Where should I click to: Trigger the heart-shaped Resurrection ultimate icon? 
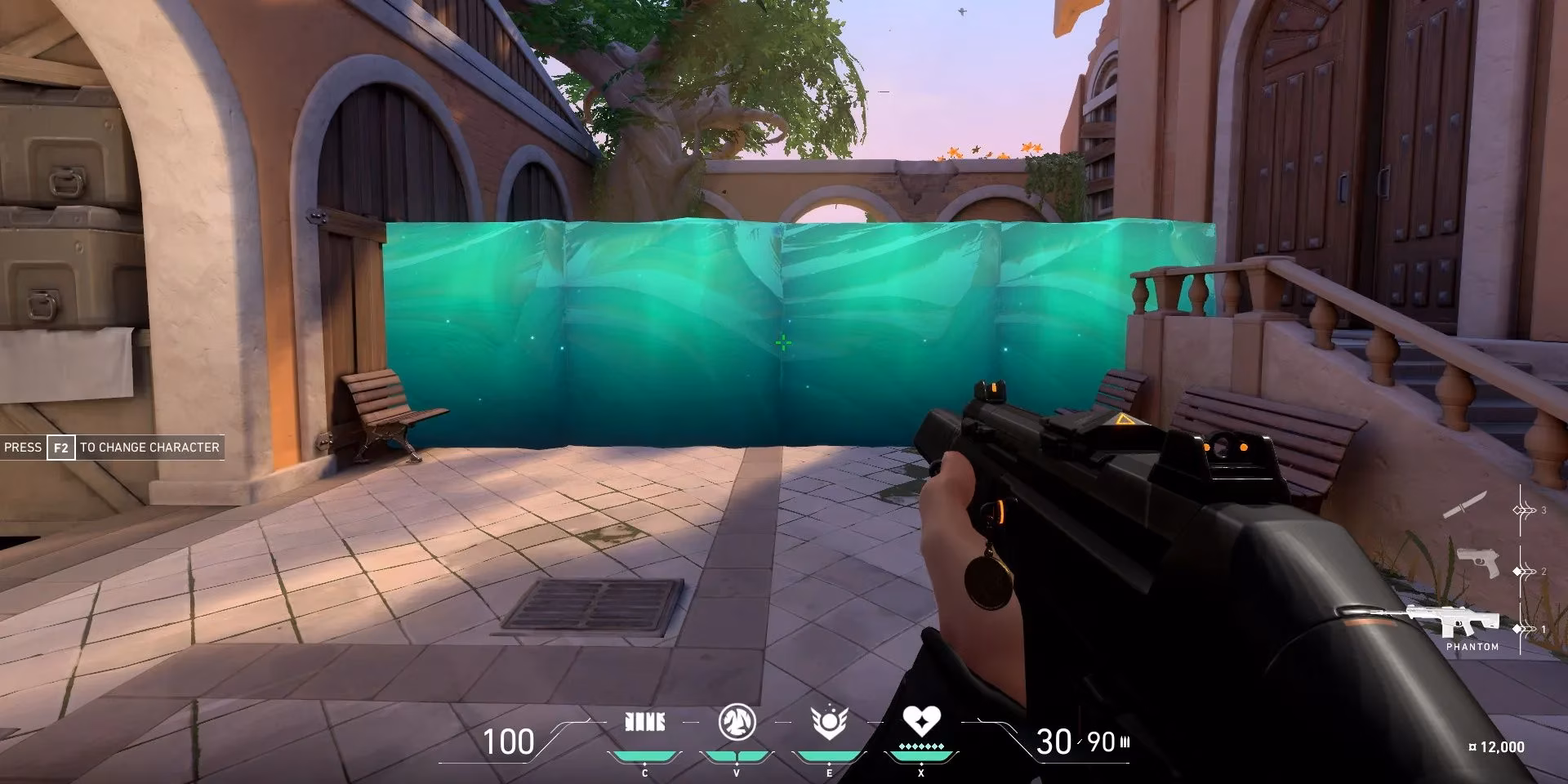921,721
